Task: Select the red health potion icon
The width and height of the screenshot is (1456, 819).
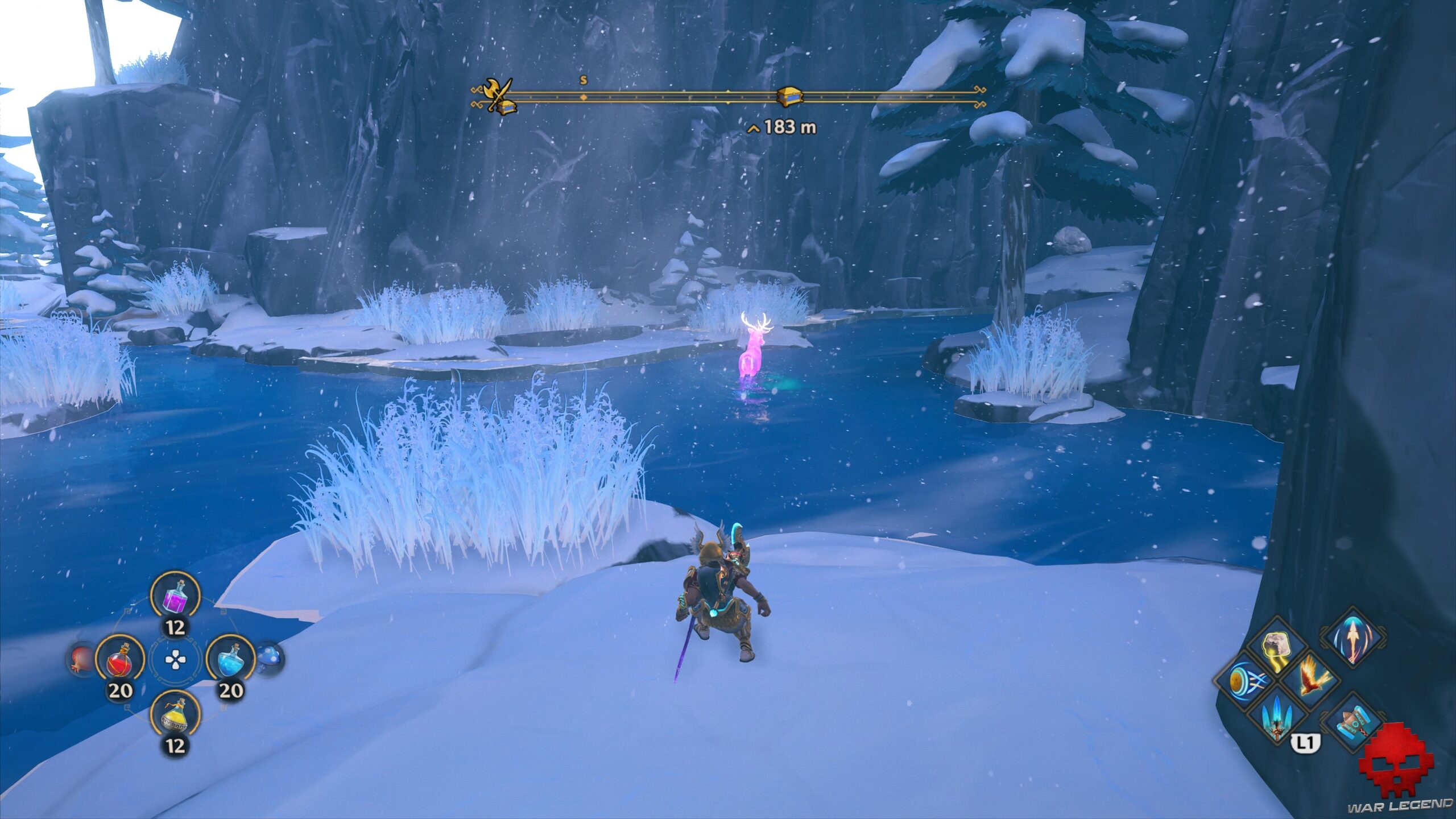Action: 120,660
